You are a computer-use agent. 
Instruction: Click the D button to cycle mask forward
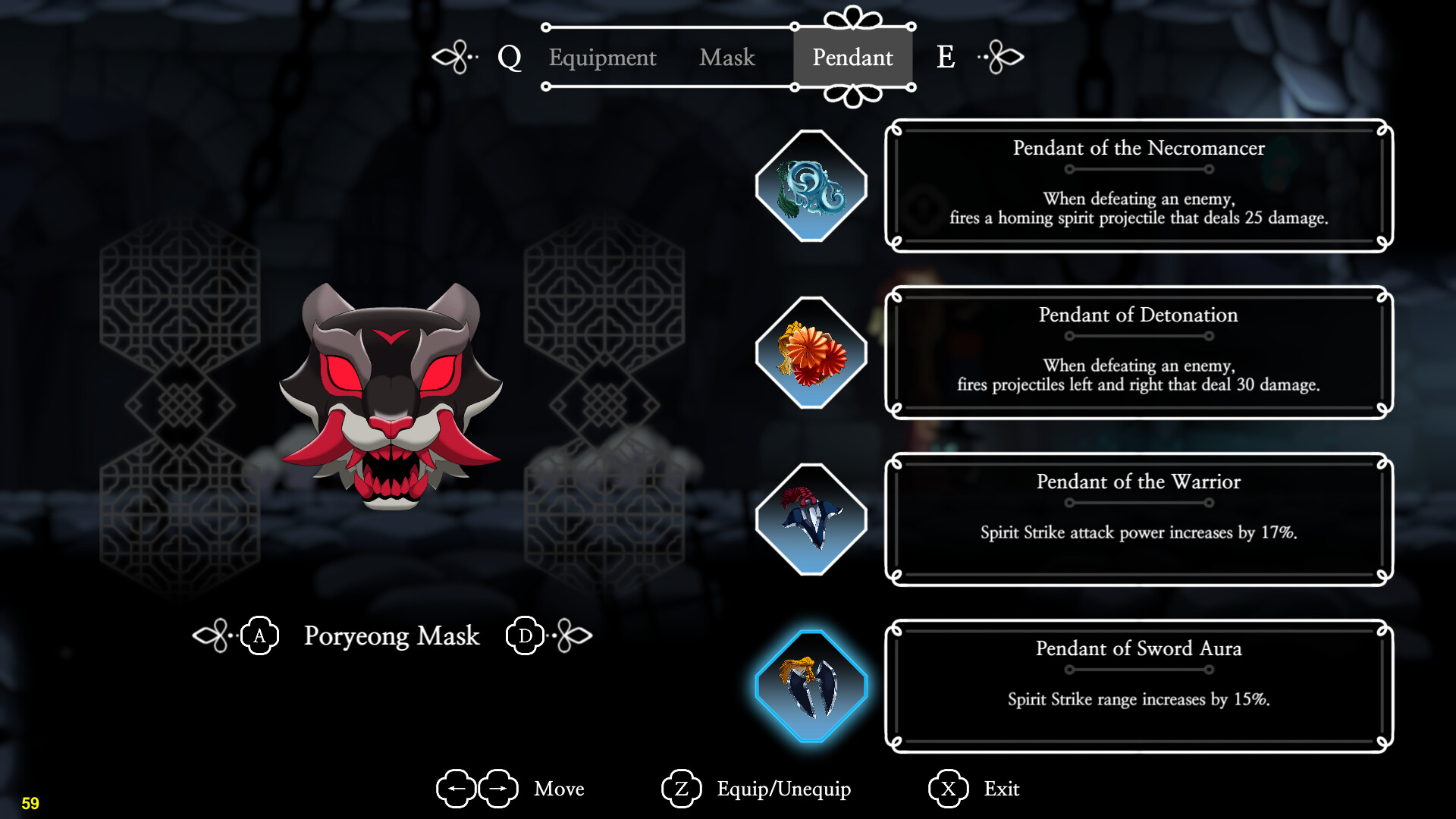coord(524,636)
